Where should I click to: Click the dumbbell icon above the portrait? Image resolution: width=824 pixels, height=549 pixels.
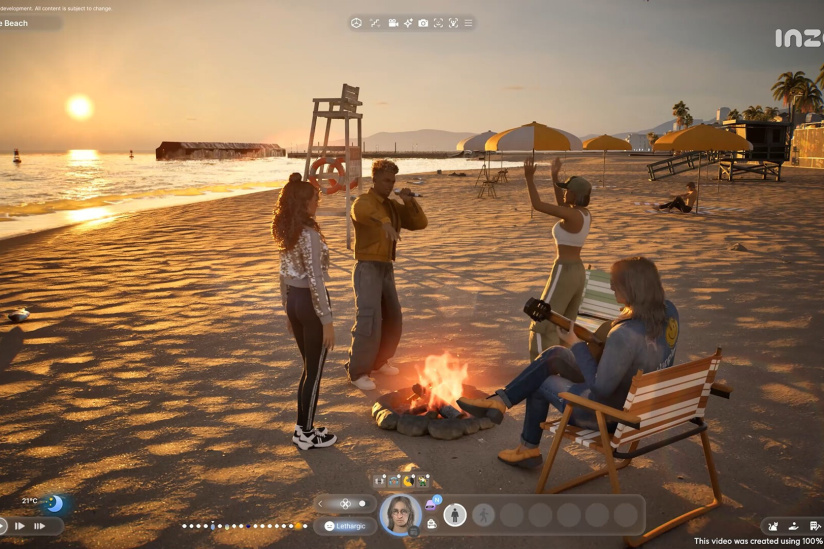(379, 481)
